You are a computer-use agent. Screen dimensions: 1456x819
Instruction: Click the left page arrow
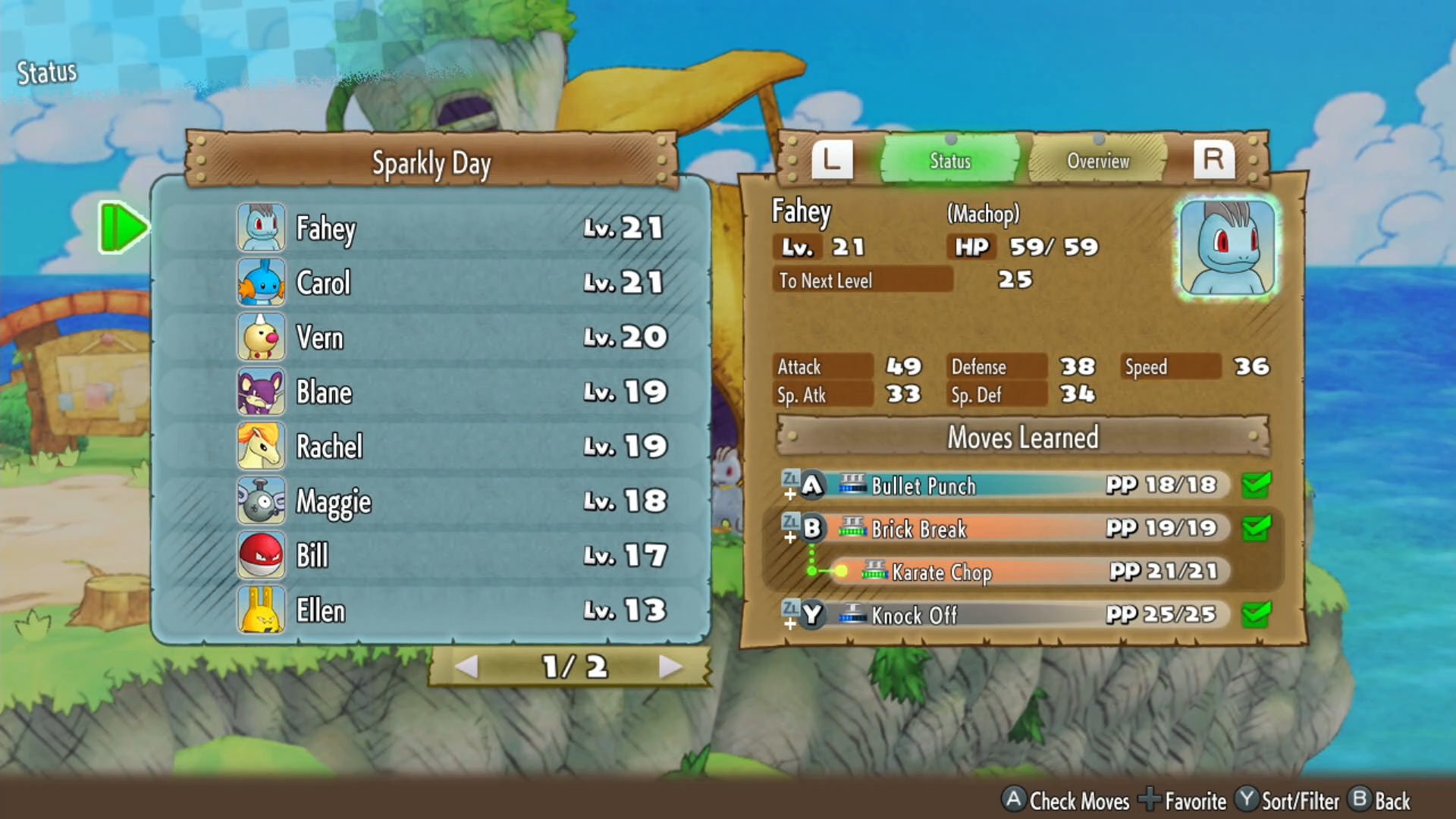point(468,668)
